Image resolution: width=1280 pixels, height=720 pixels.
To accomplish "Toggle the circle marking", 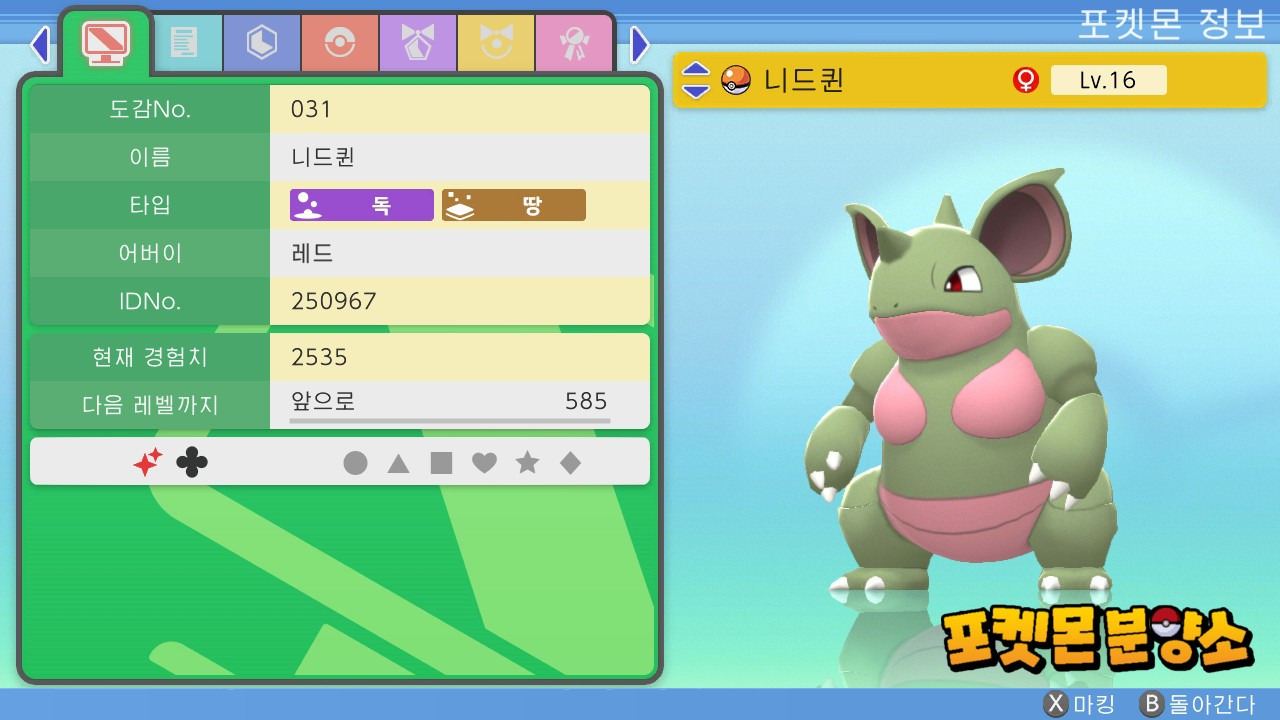I will coord(355,463).
